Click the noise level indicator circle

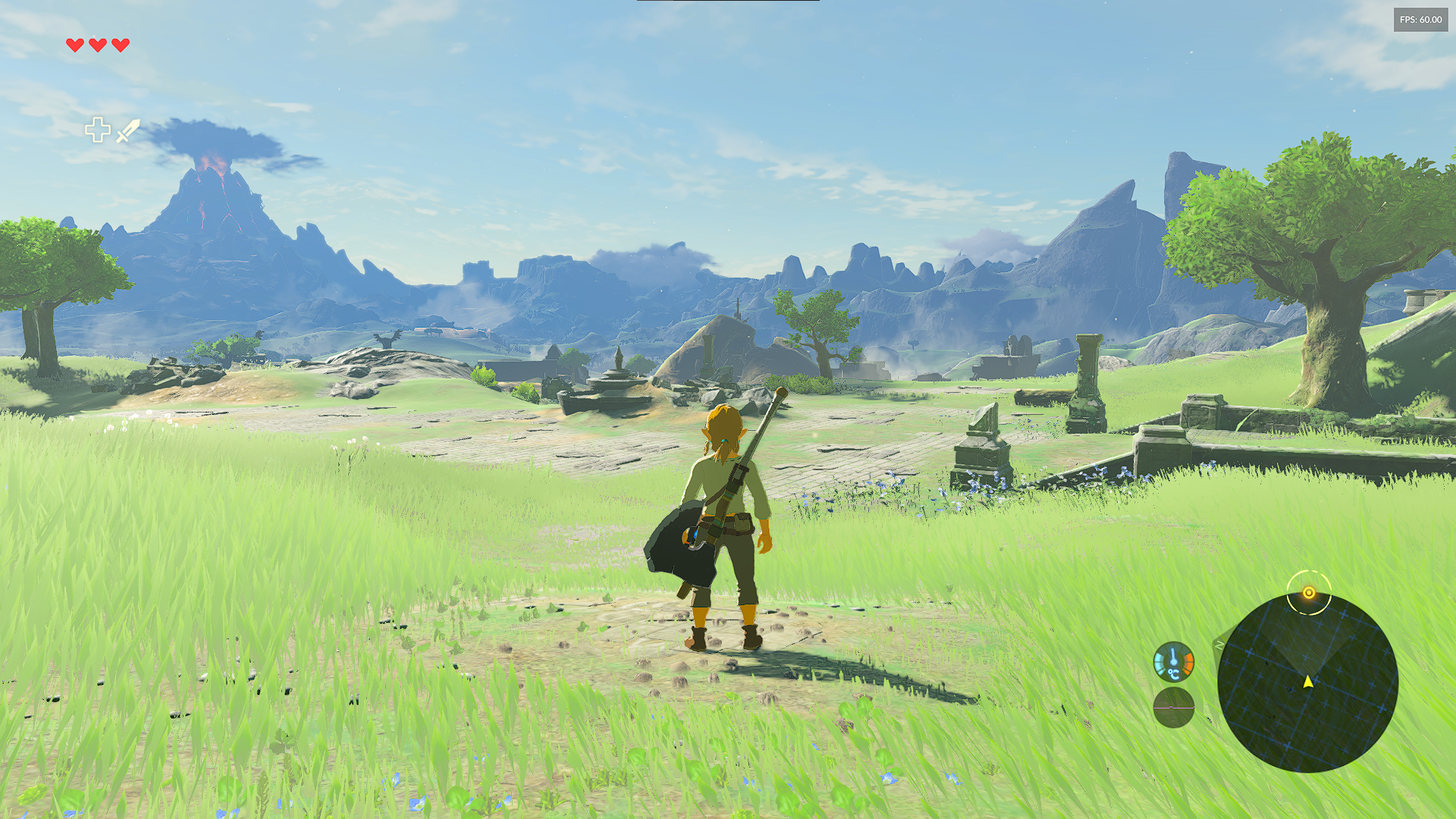1173,708
